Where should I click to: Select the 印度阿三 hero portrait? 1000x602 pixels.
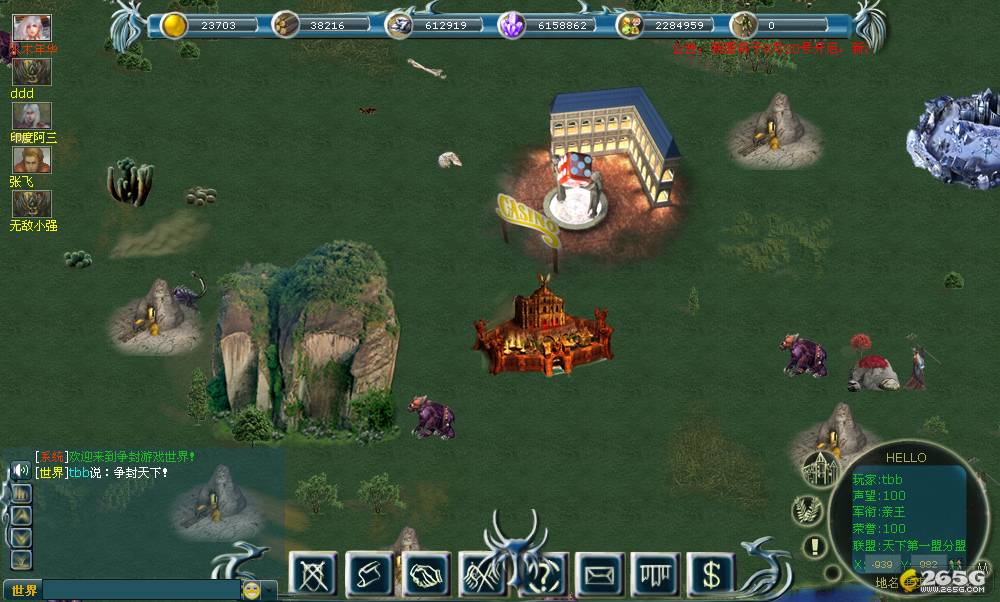(x=32, y=116)
